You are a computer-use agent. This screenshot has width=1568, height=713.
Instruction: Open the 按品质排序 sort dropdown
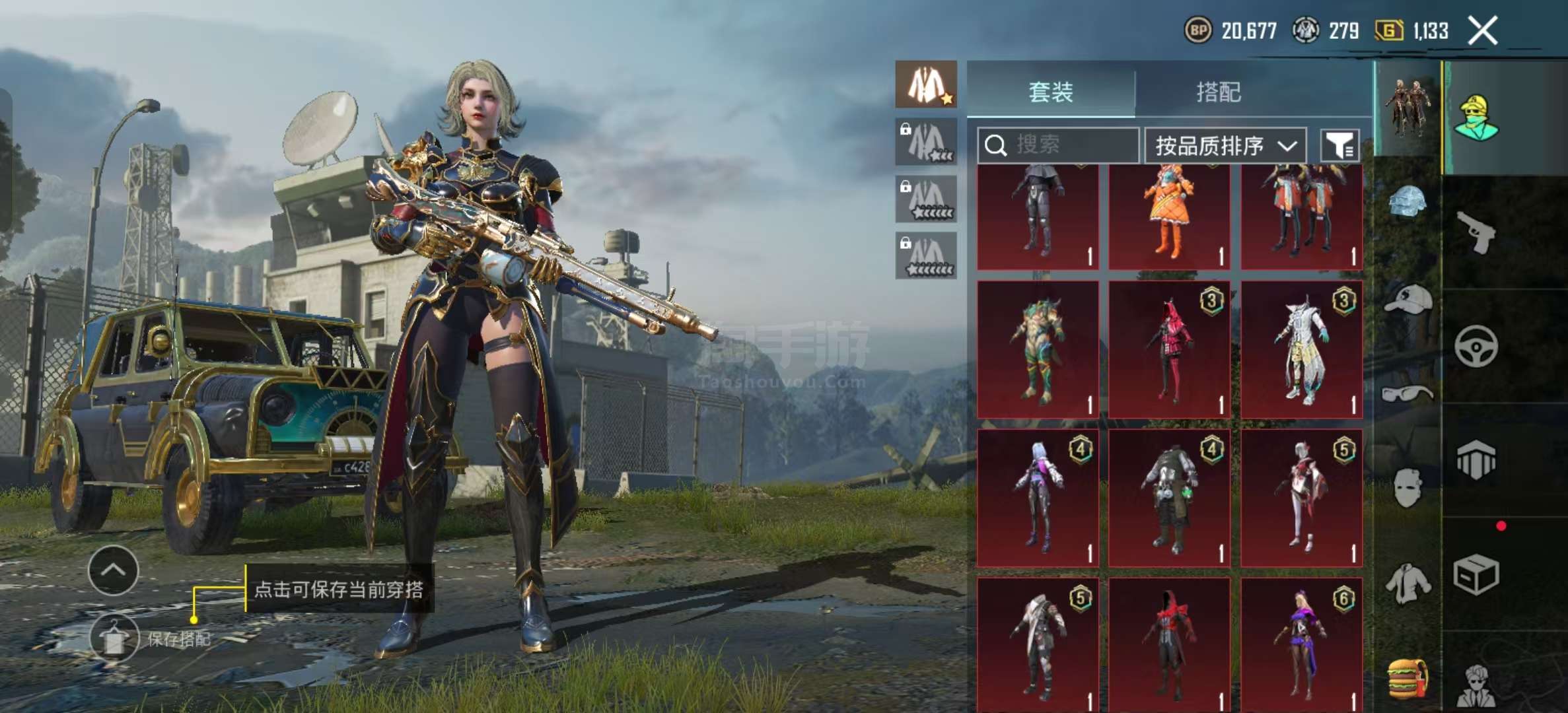(1225, 145)
